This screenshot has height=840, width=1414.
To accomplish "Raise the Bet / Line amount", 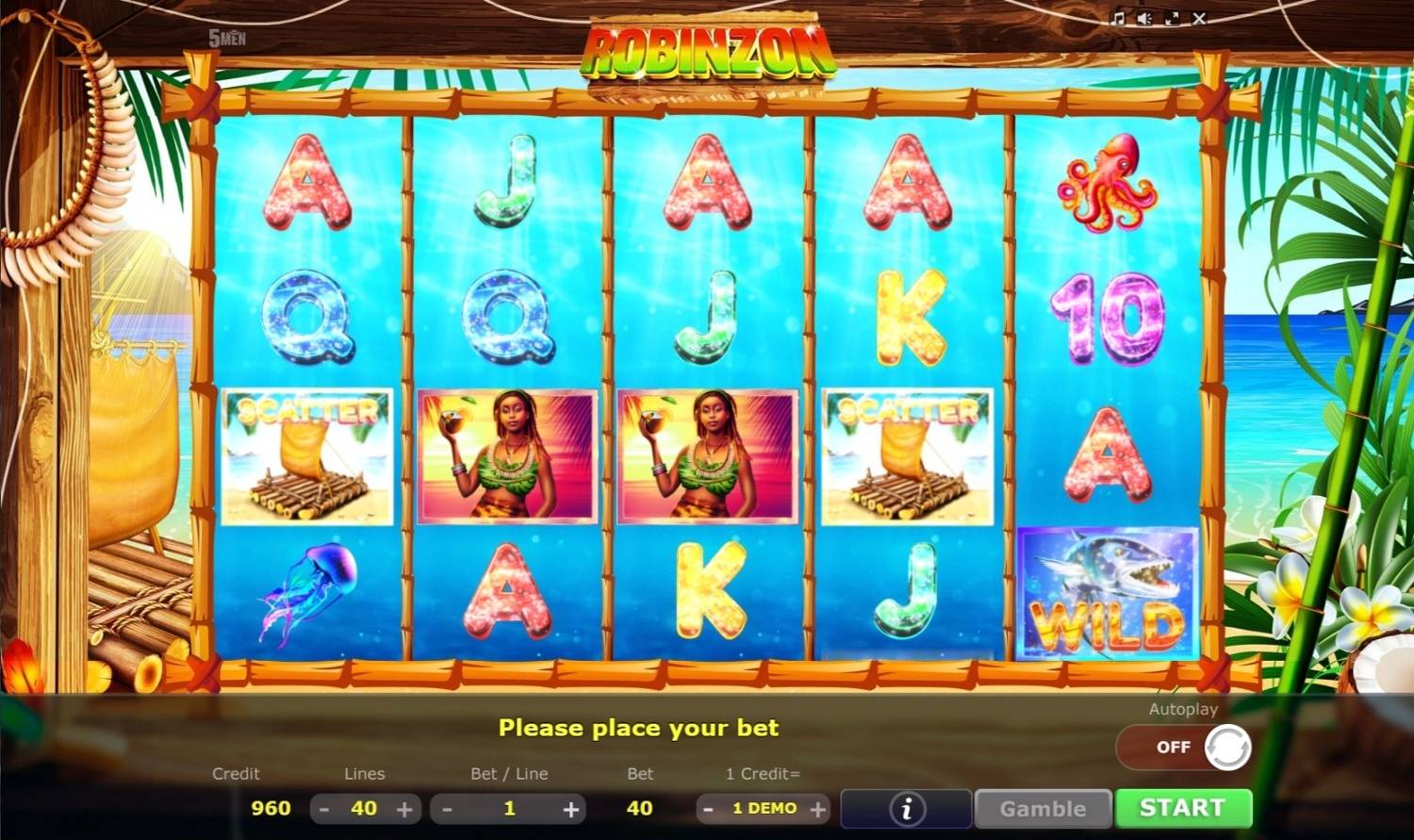I will point(570,809).
